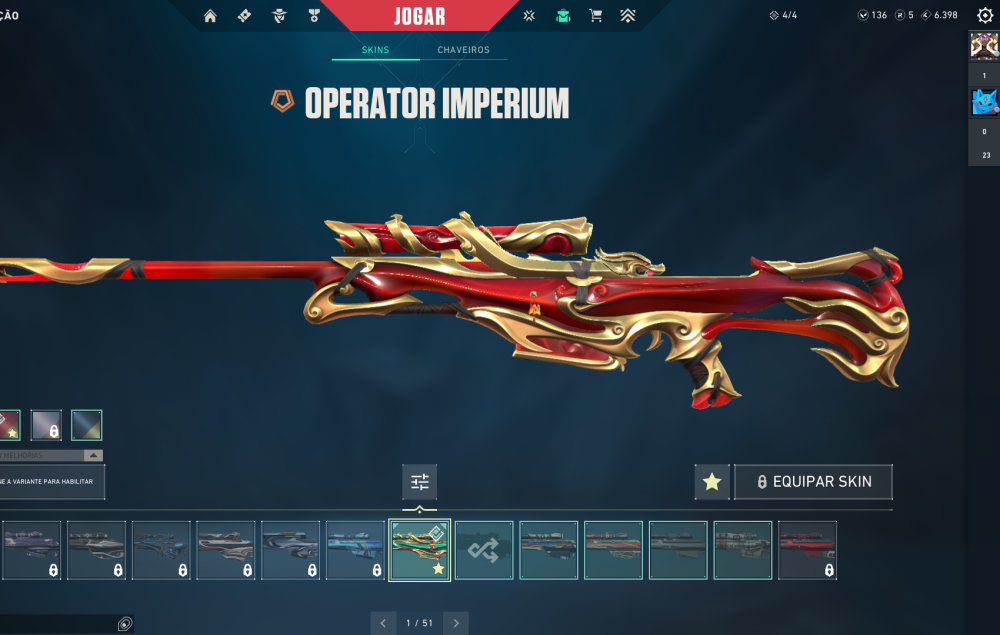The width and height of the screenshot is (1000, 635).
Task: Select the Skins tab
Action: tap(375, 50)
